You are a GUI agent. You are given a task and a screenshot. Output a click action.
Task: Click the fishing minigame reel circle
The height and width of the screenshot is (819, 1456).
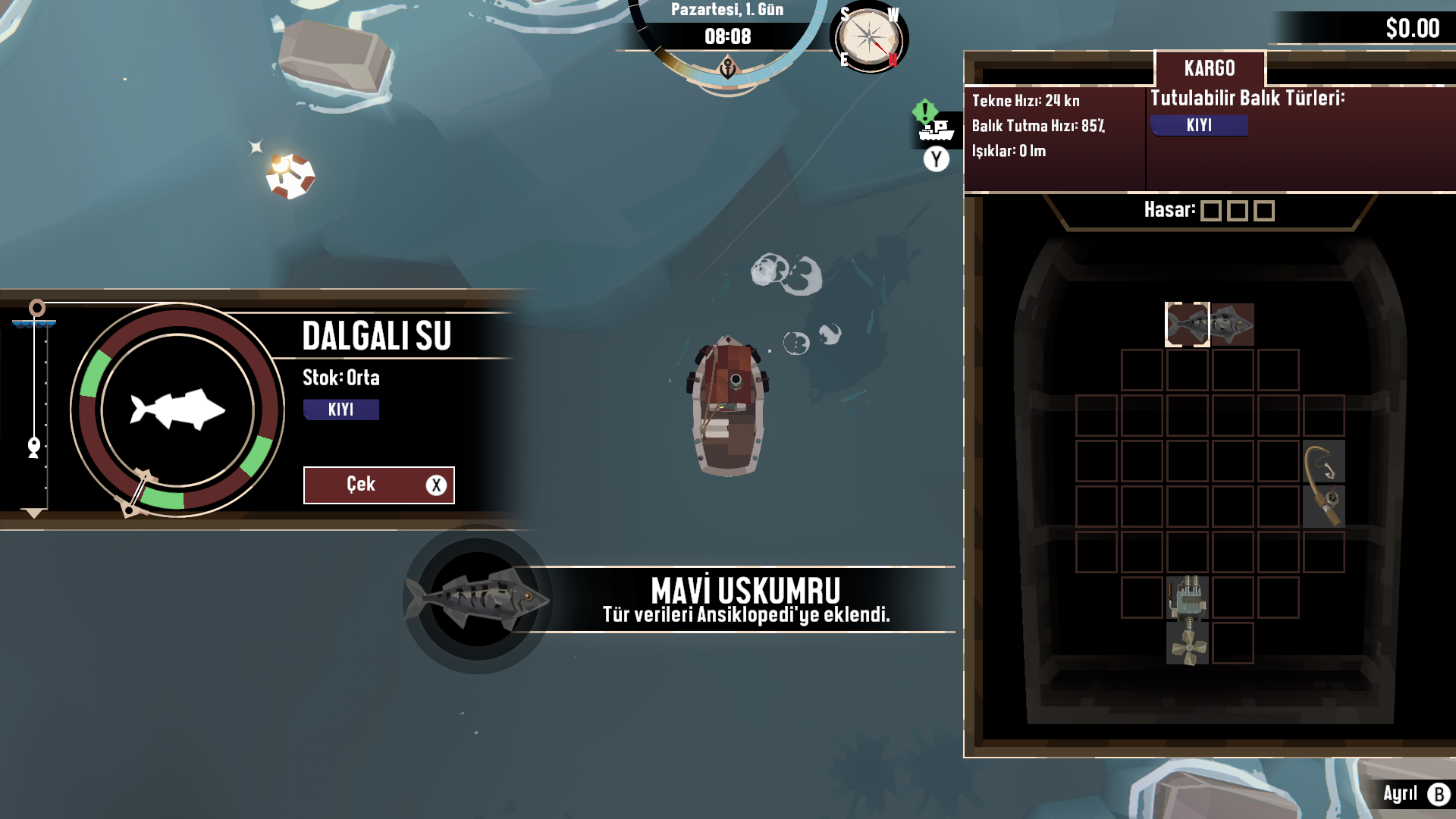tap(177, 410)
